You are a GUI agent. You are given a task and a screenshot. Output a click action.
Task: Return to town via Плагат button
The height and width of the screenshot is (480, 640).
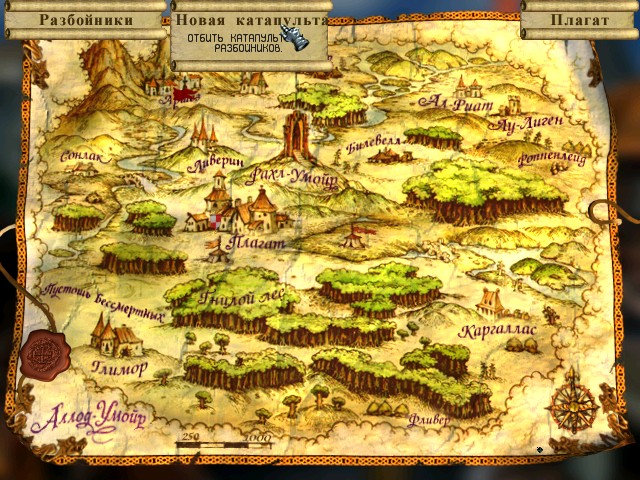[x=579, y=20]
